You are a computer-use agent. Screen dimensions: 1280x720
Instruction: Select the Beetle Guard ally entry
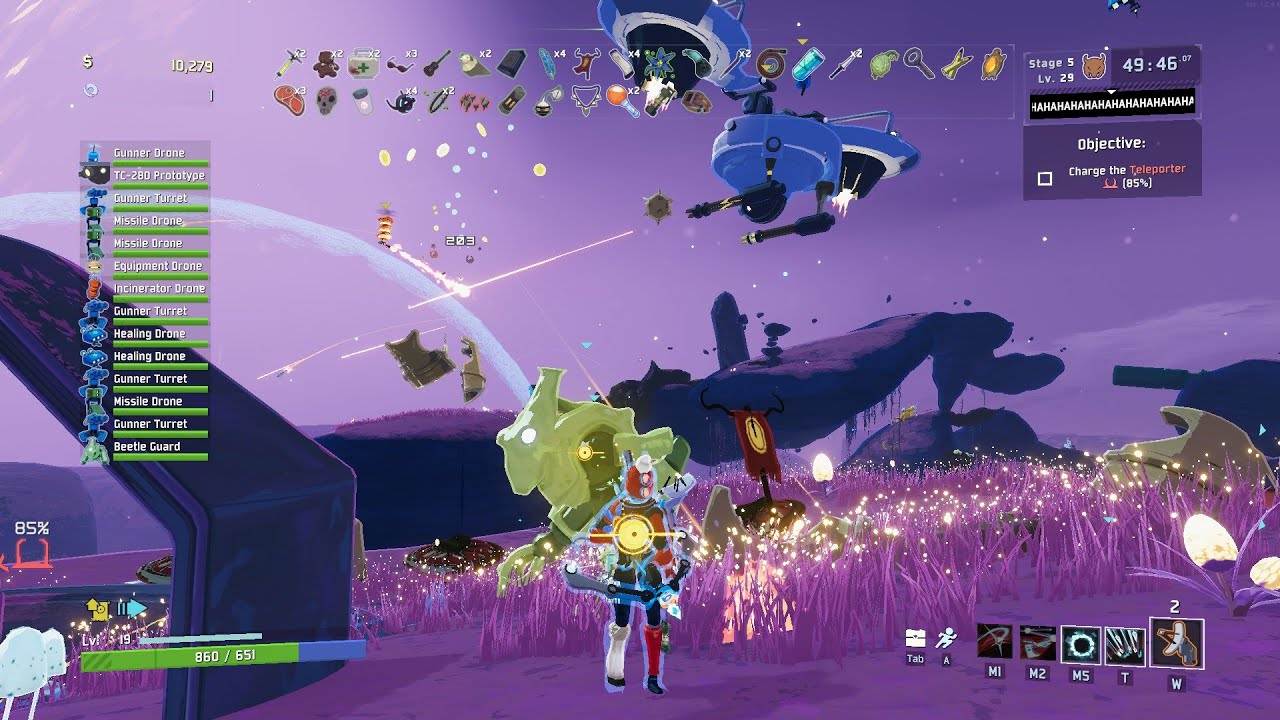(x=147, y=447)
